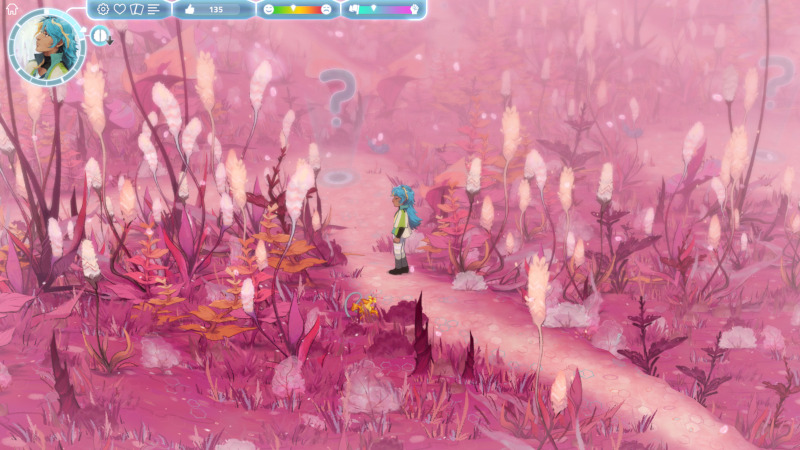Open the gear settings menu
This screenshot has width=800, height=450.
[103, 9]
